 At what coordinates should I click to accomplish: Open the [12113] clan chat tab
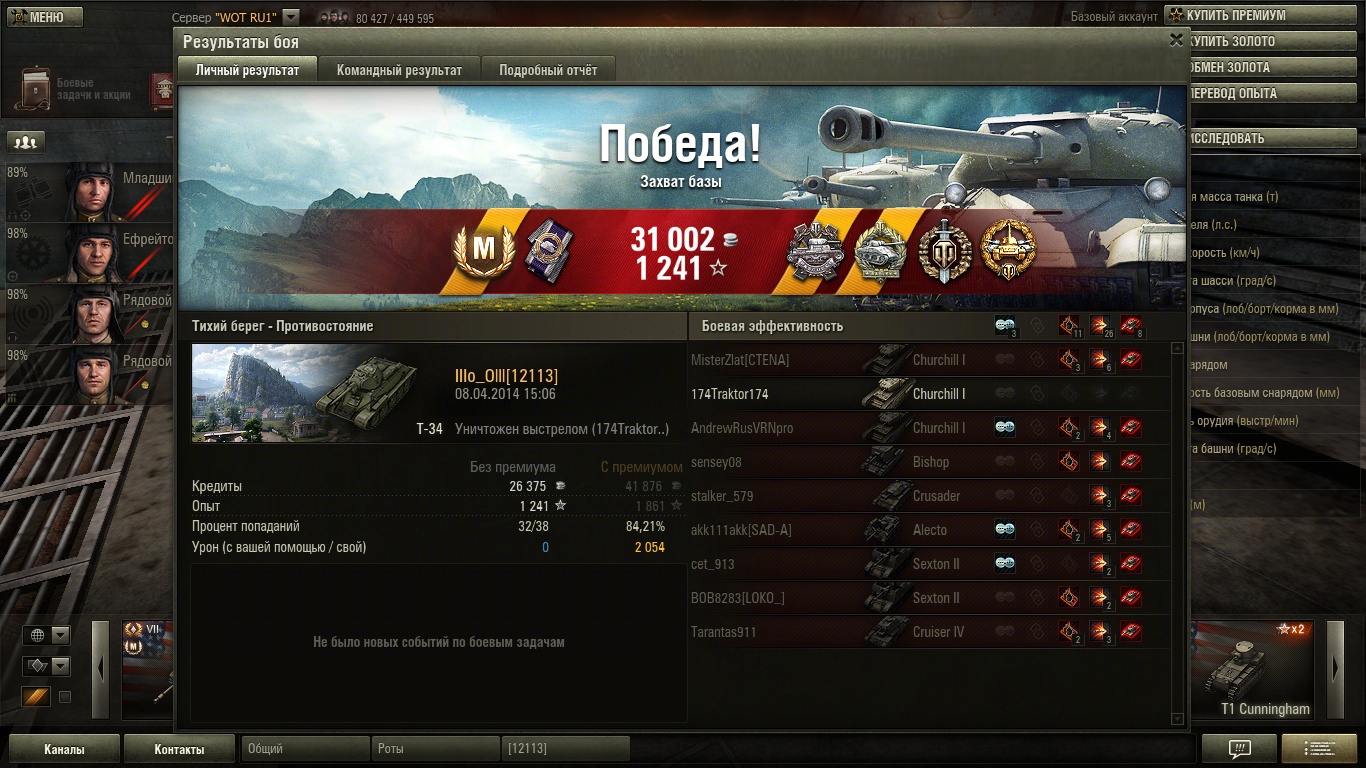(x=565, y=749)
